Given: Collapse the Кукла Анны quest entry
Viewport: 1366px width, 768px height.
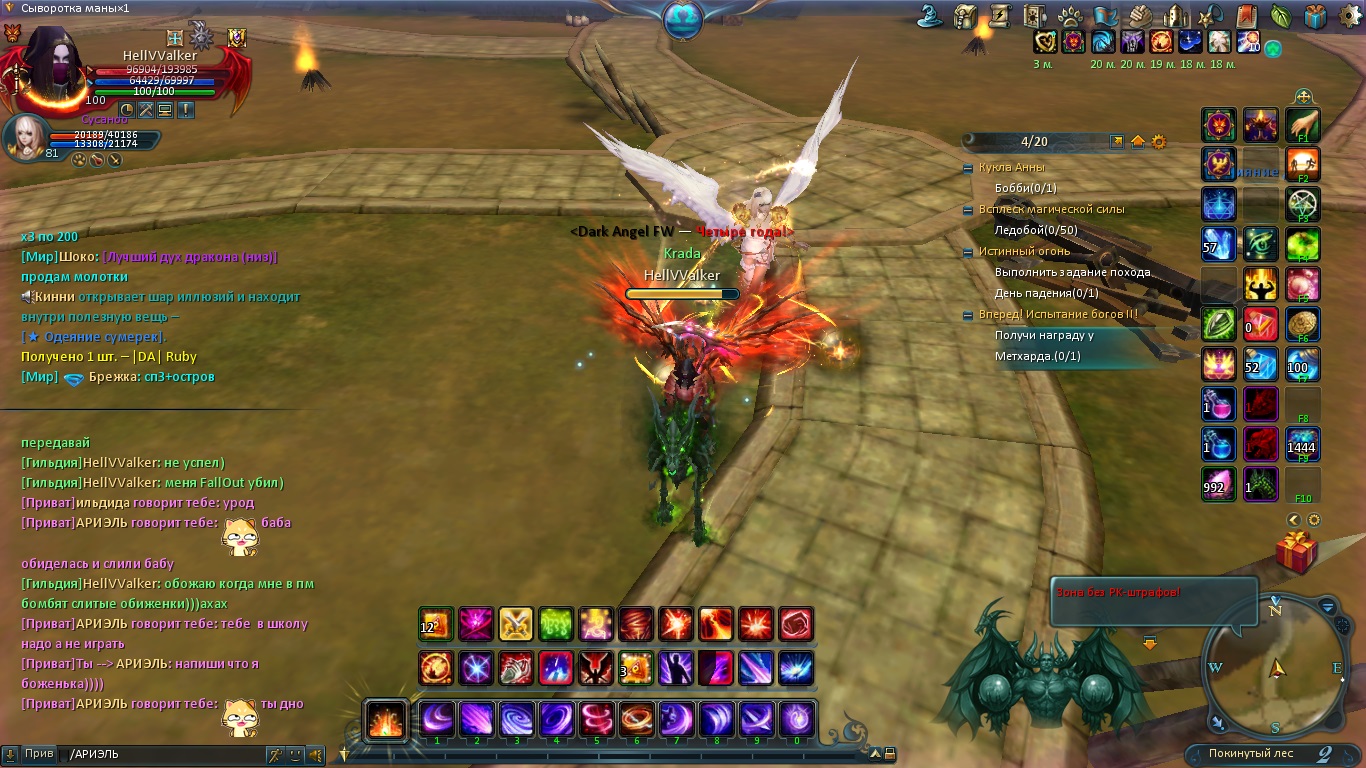Looking at the screenshot, I should pyautogui.click(x=968, y=168).
